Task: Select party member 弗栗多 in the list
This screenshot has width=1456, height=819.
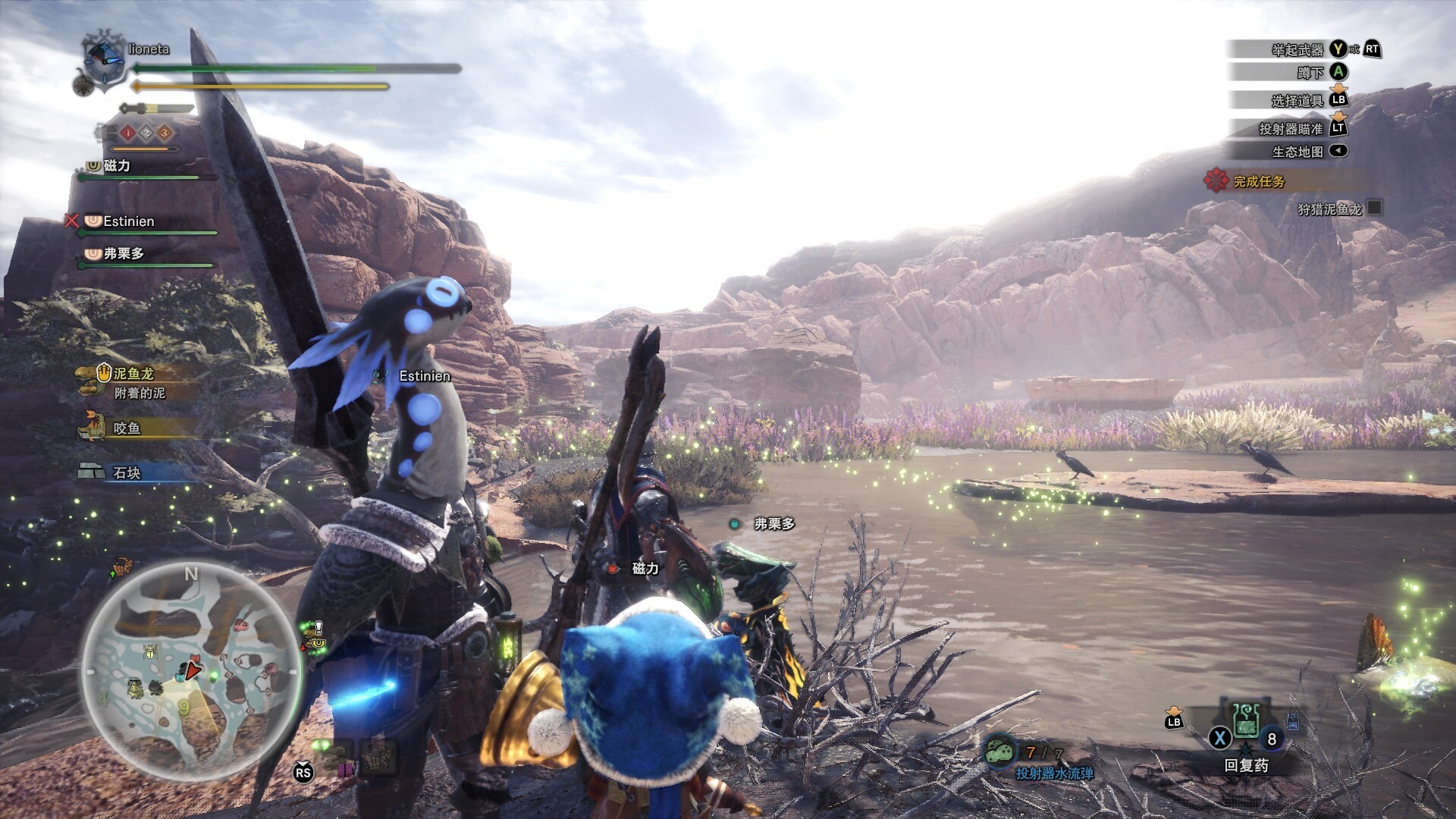Action: [123, 253]
